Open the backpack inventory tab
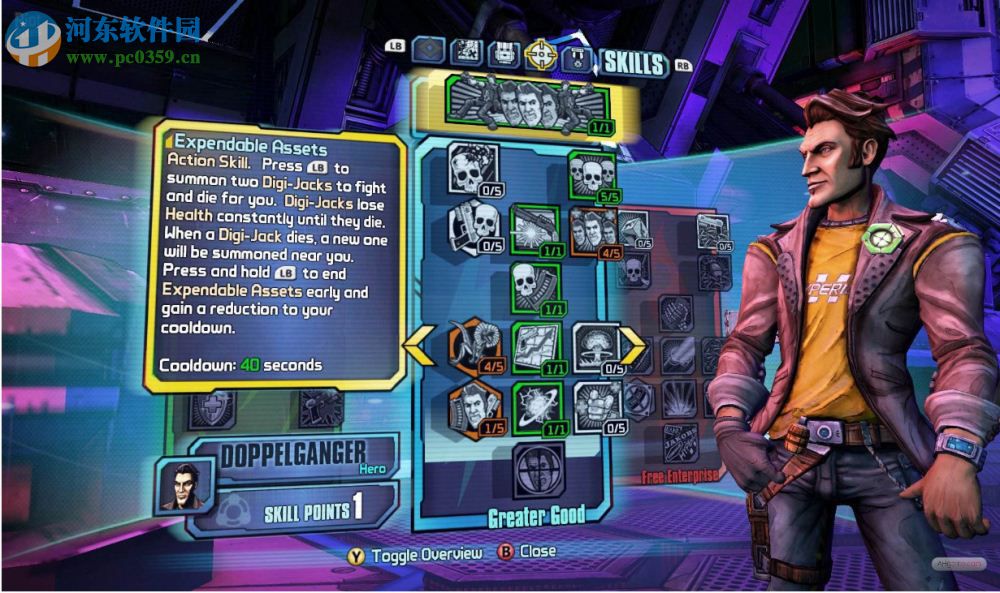1000x593 pixels. [x=505, y=52]
